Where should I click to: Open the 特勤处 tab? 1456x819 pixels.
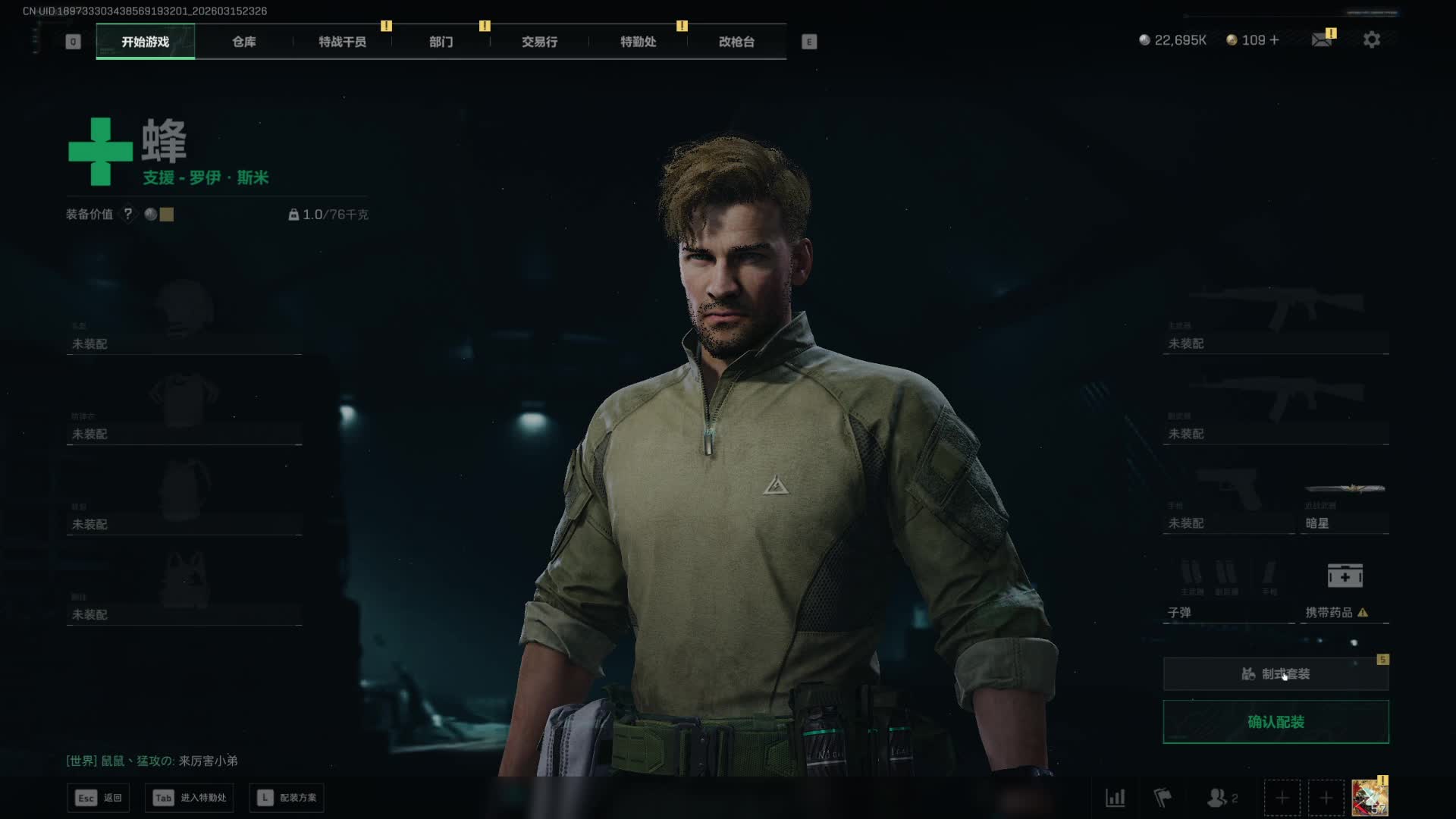638,42
